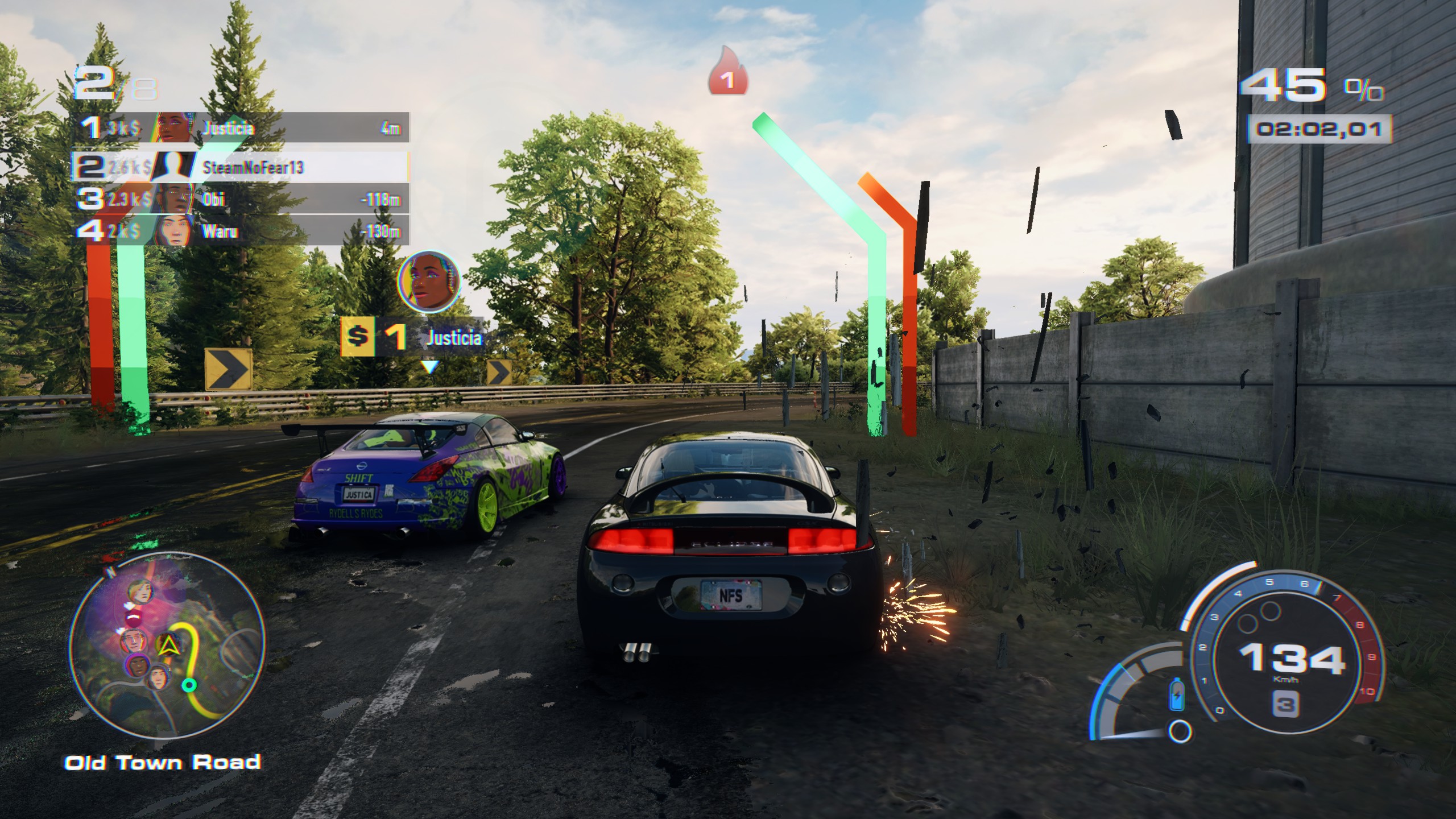The image size is (1456, 819).
Task: Select the teal checkpoint ring on minimap
Action: (189, 684)
